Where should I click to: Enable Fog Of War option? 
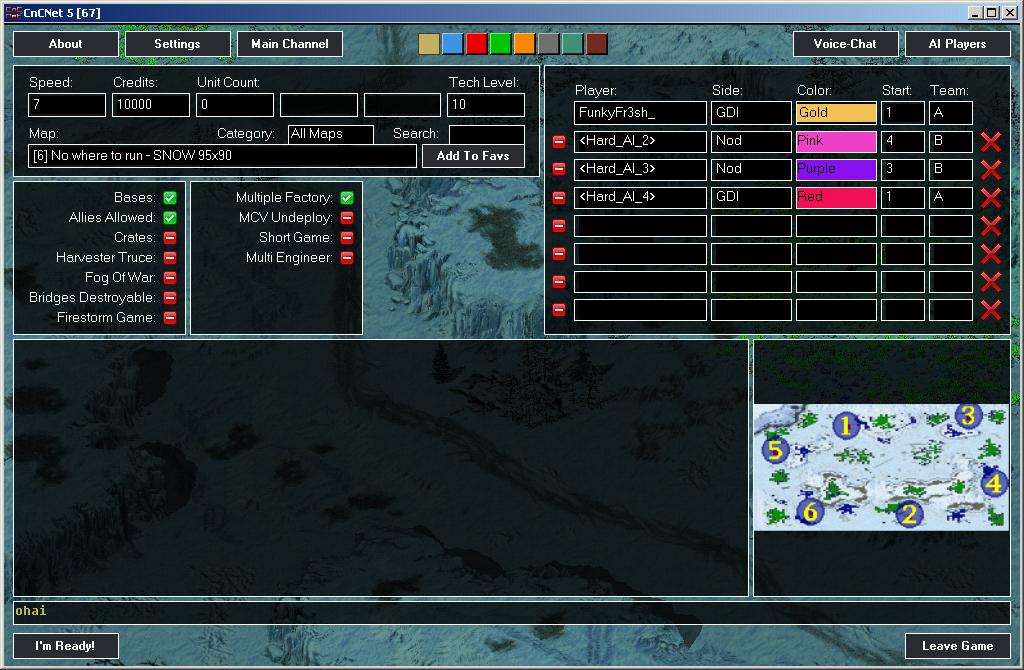[x=170, y=278]
